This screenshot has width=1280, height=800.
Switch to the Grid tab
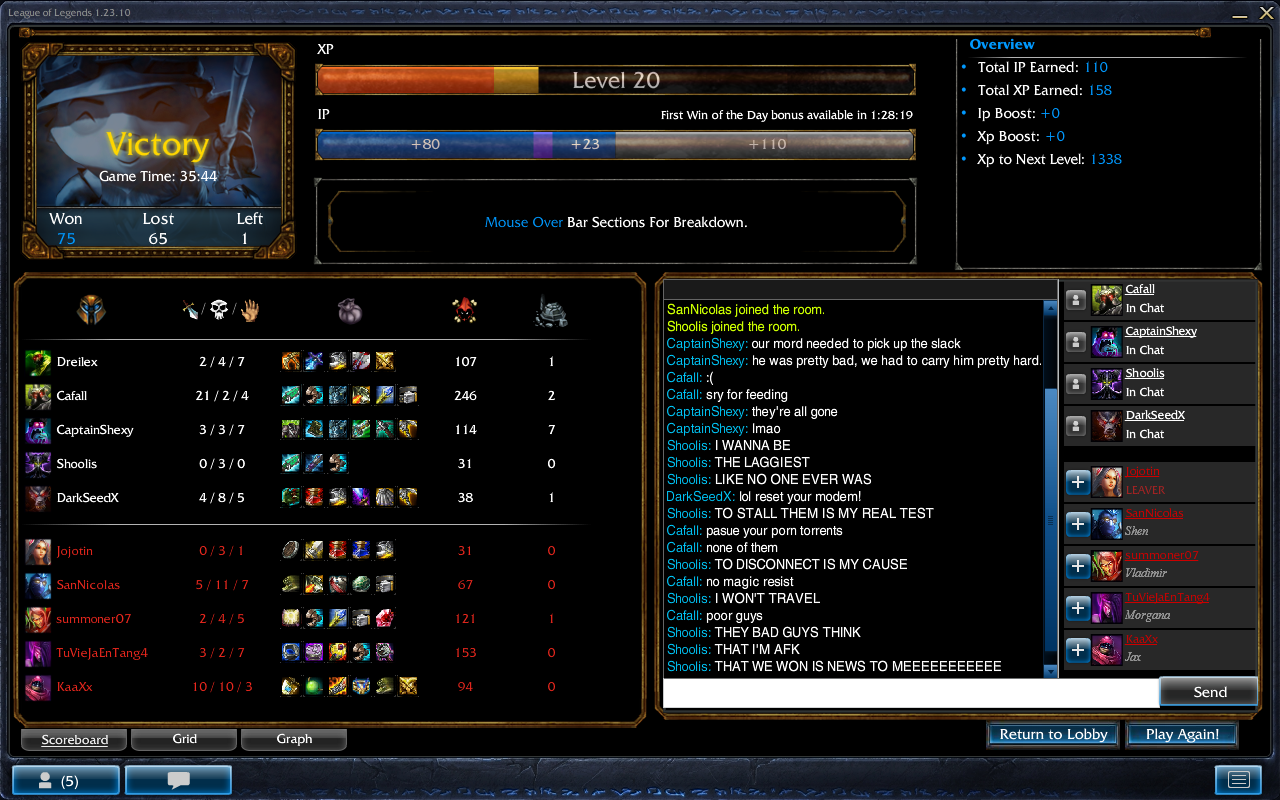[x=184, y=739]
